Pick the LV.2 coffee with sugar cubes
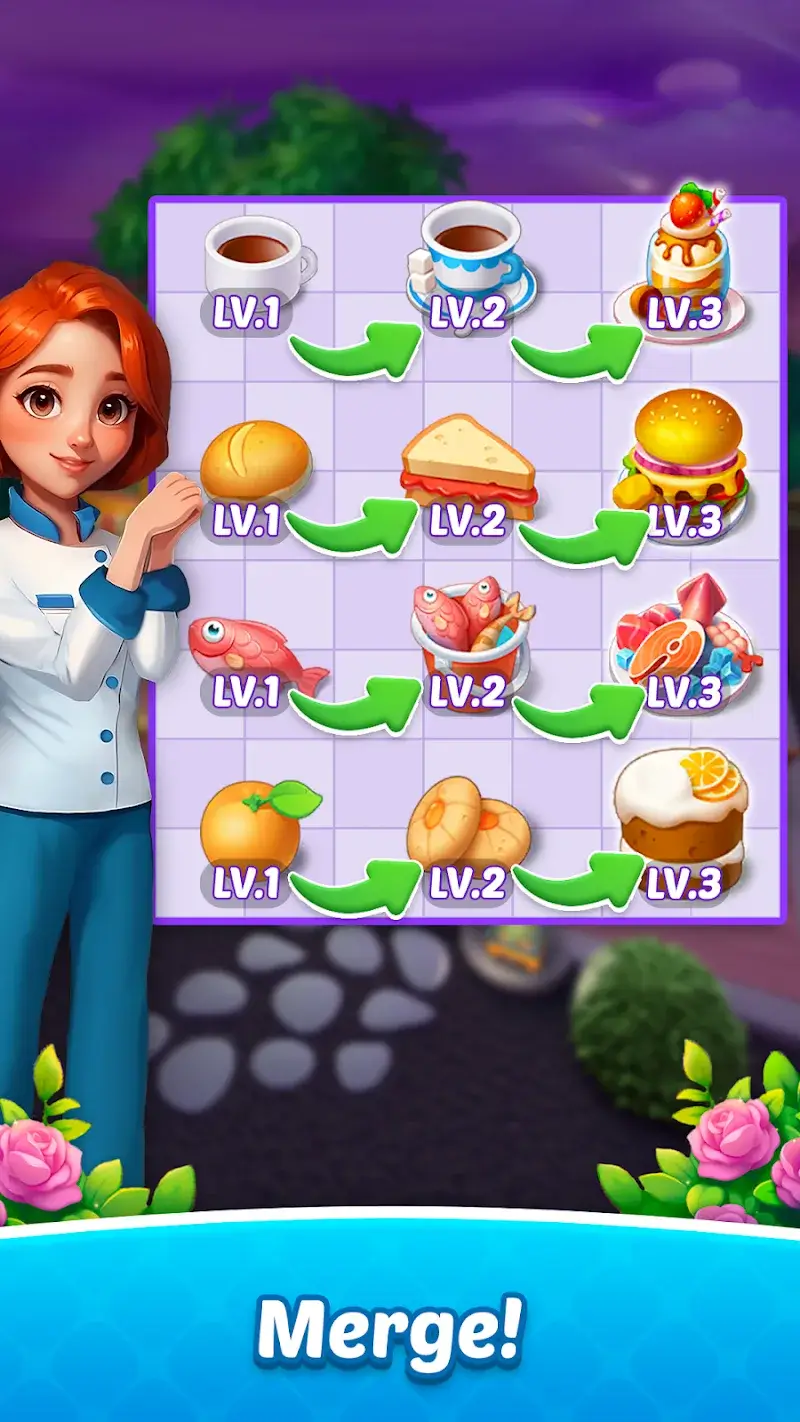 click(x=470, y=258)
